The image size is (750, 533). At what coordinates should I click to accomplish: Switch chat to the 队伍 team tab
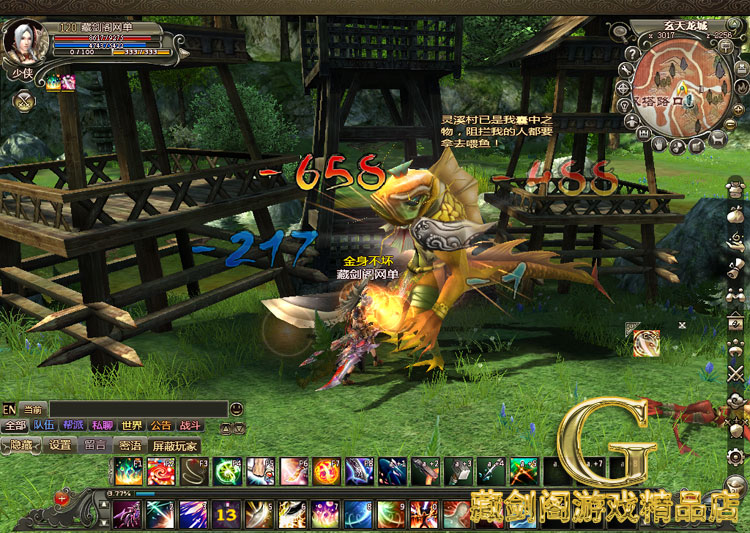click(x=44, y=426)
